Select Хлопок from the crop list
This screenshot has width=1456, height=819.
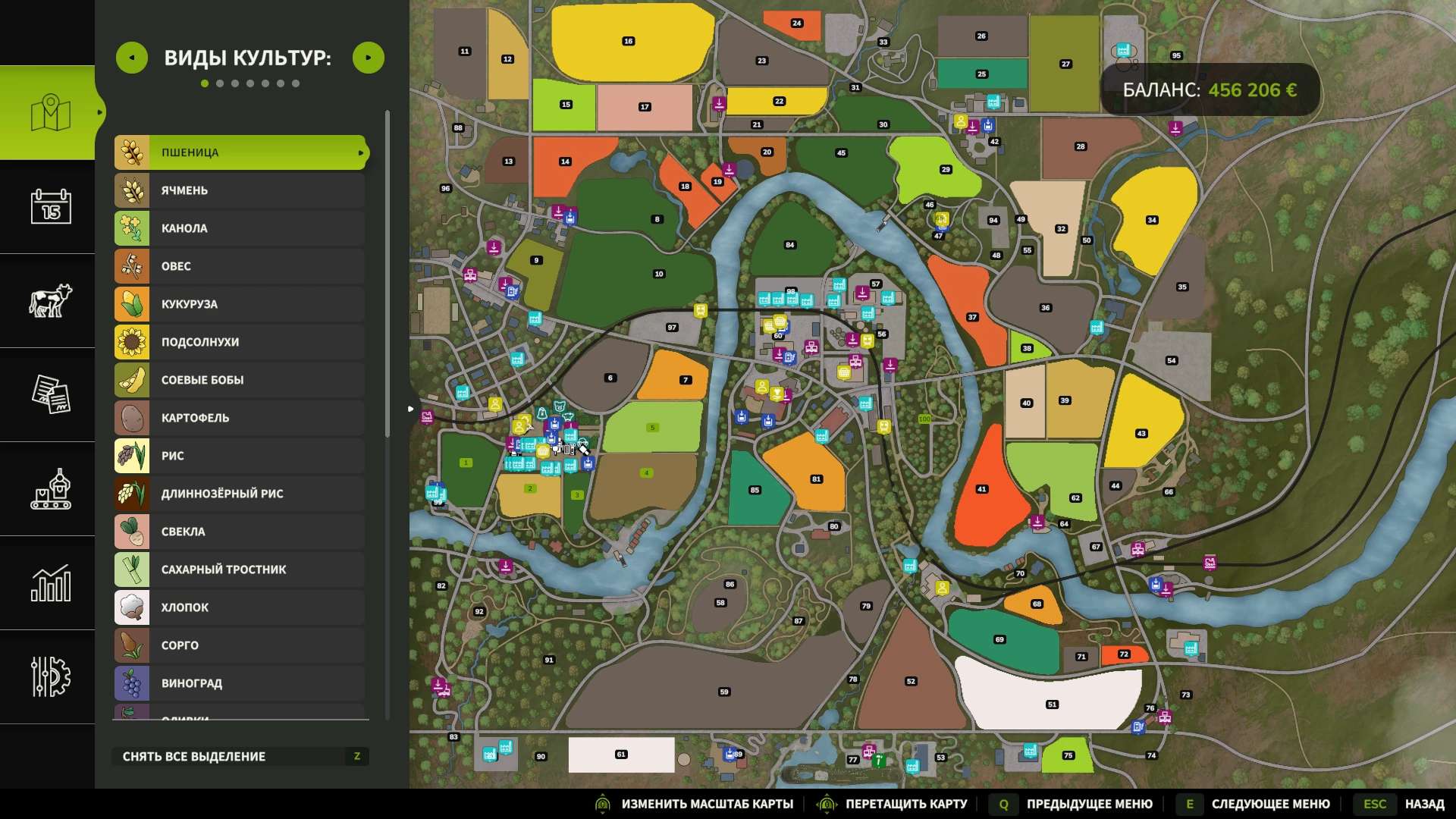point(240,607)
